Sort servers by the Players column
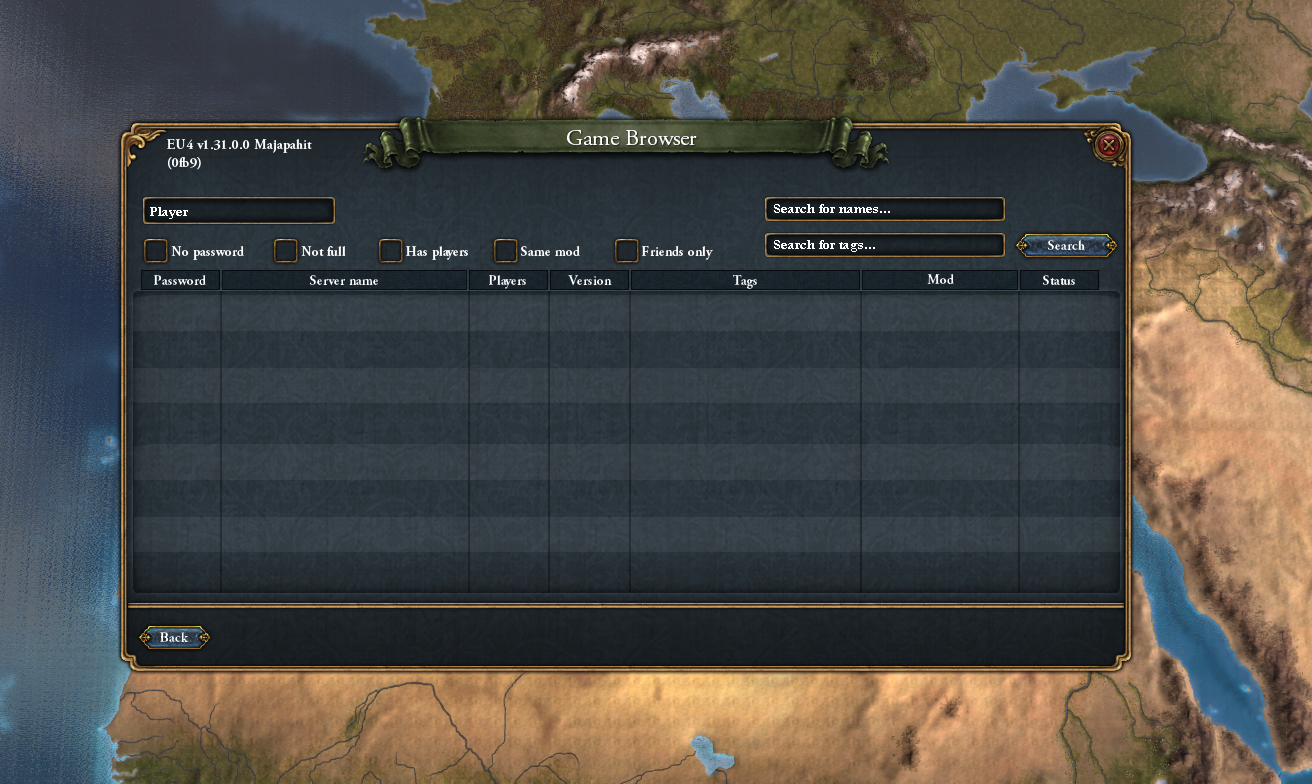This screenshot has width=1312, height=784. (508, 280)
